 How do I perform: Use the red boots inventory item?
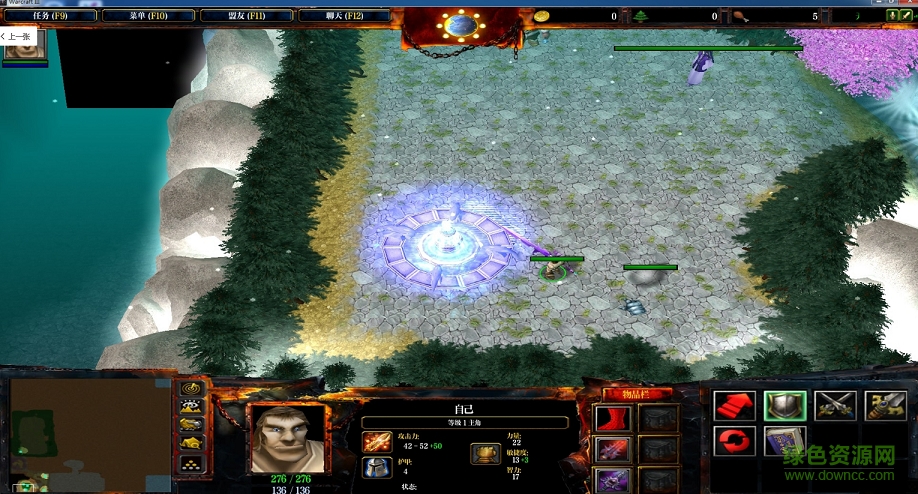tap(610, 418)
